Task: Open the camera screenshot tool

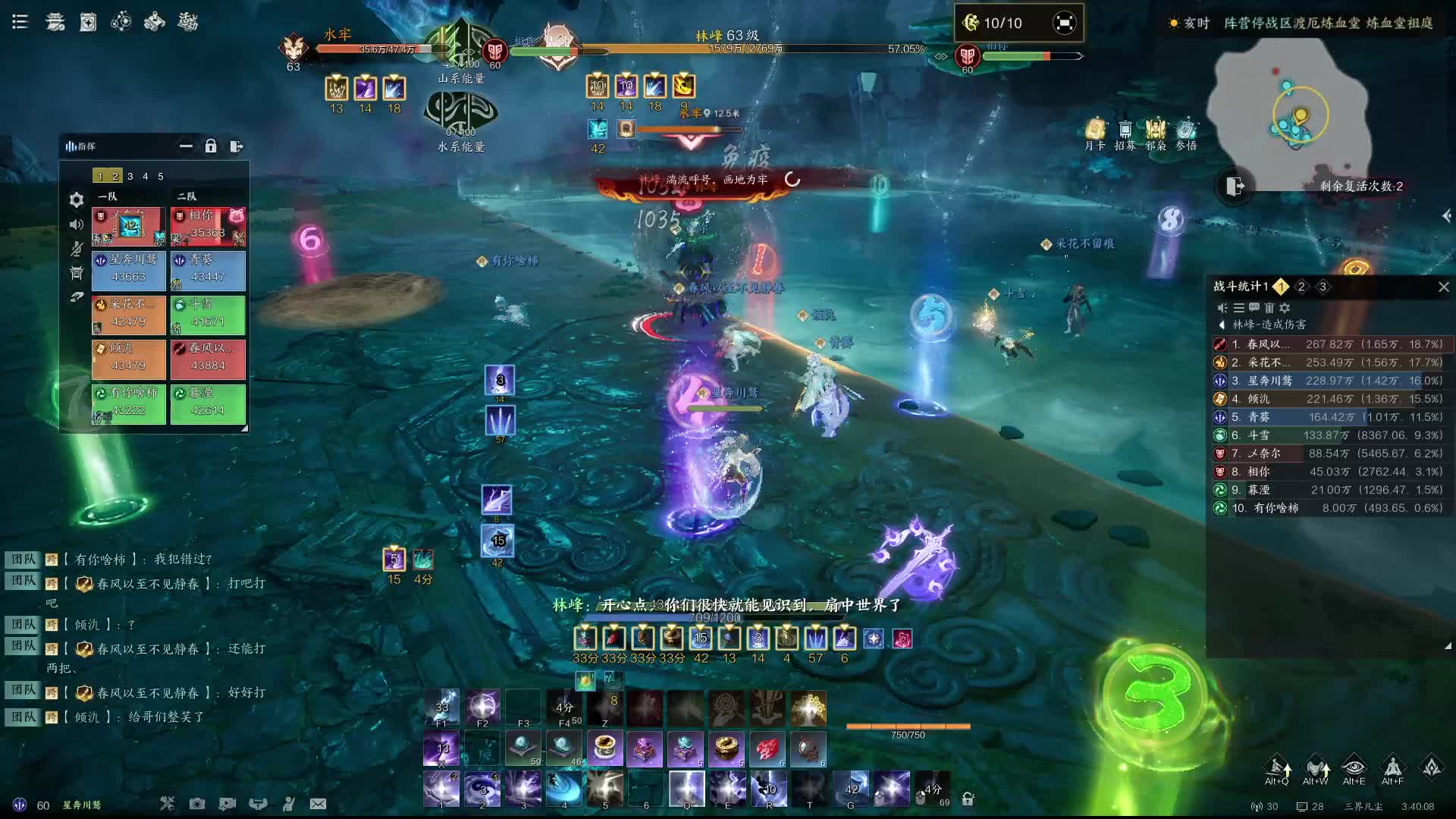Action: click(197, 804)
